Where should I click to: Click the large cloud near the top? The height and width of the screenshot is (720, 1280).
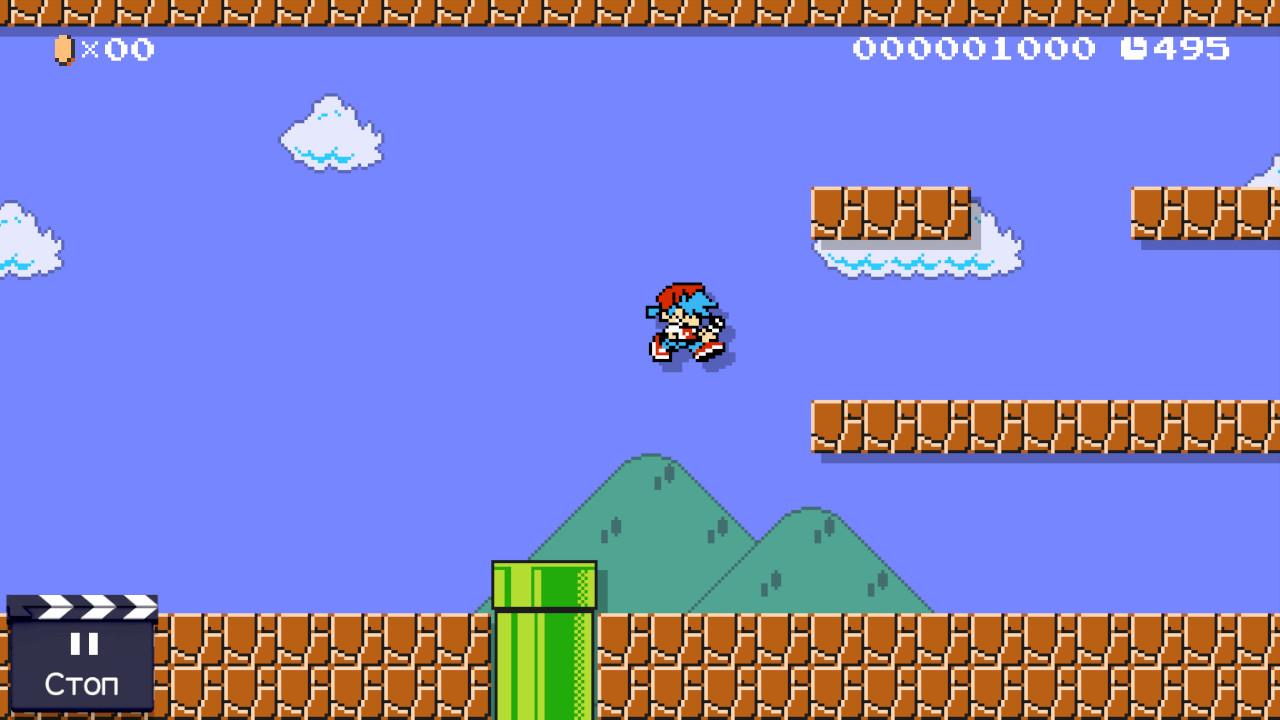tap(330, 135)
